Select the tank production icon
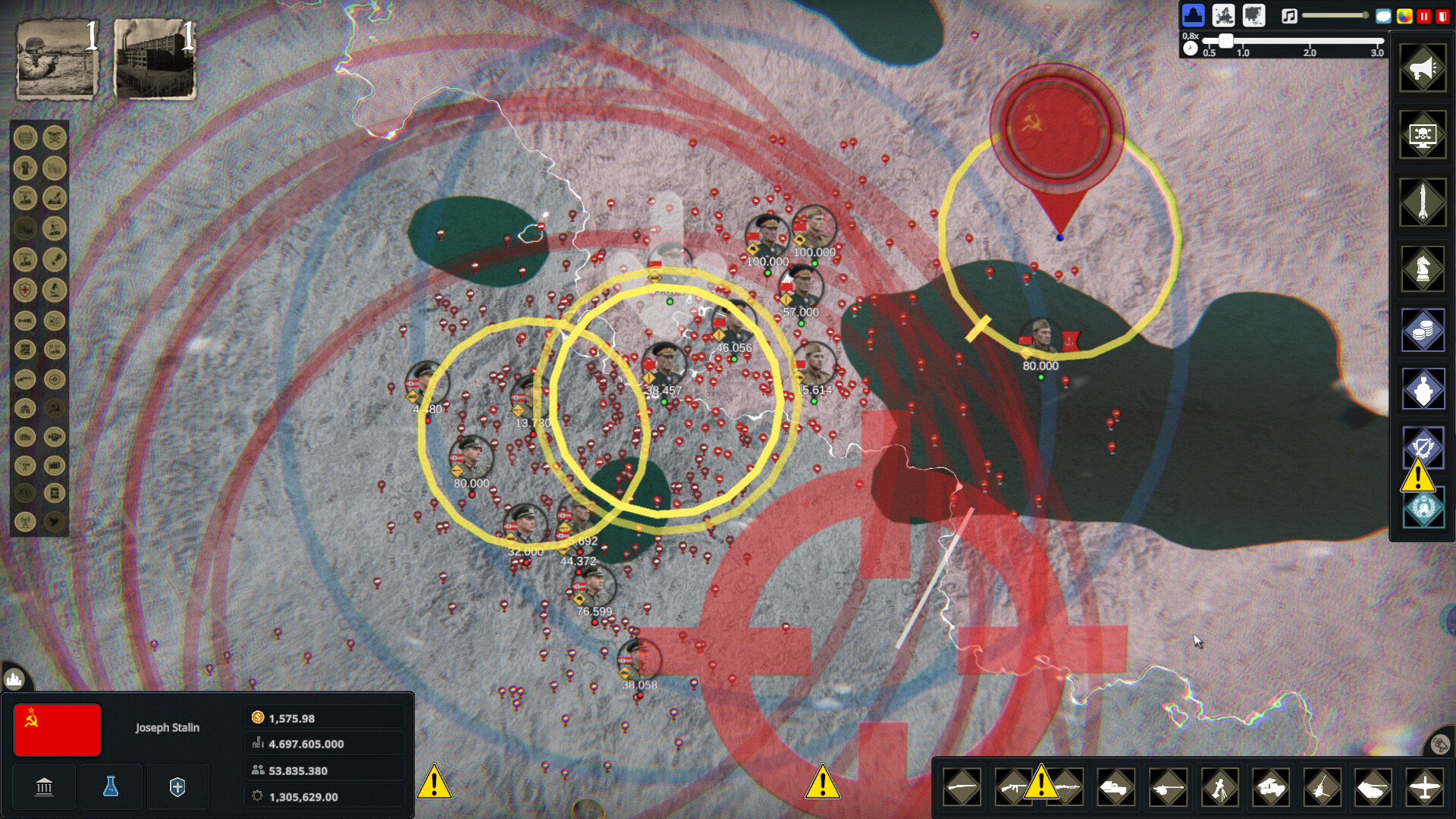The width and height of the screenshot is (1456, 819). [x=1374, y=787]
